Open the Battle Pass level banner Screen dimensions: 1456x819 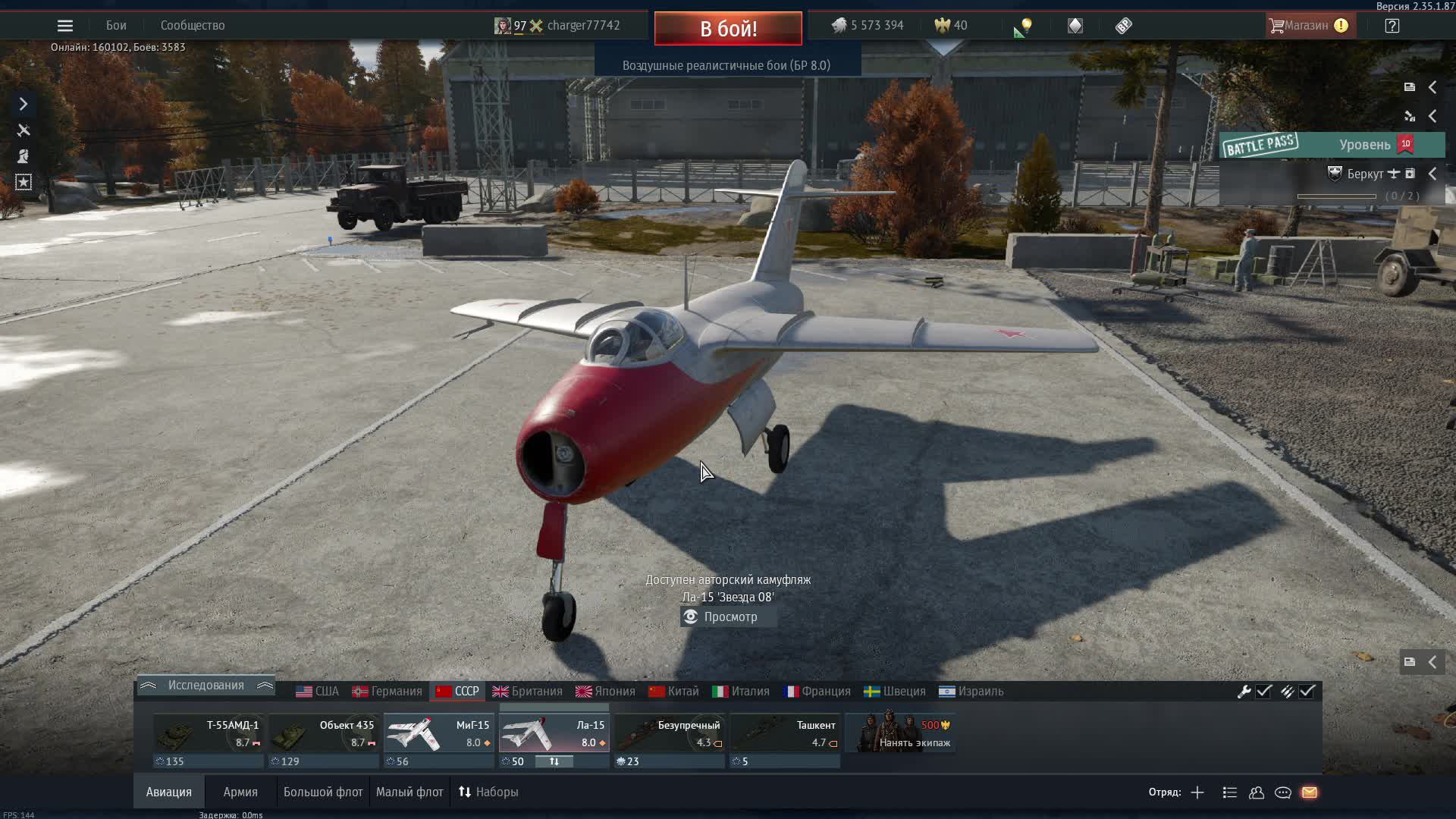pos(1332,145)
